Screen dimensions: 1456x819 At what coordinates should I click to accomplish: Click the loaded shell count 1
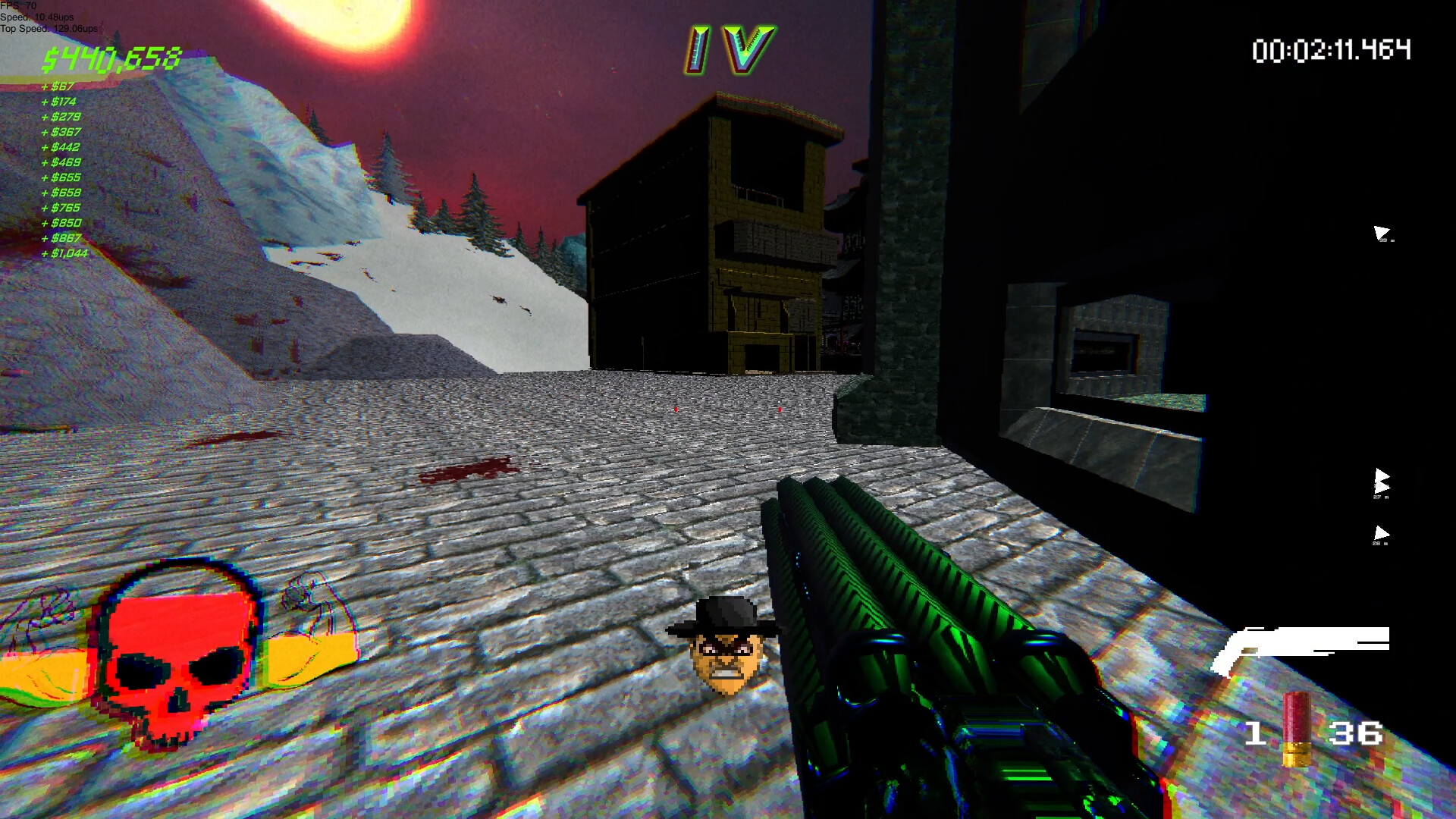point(1255,734)
